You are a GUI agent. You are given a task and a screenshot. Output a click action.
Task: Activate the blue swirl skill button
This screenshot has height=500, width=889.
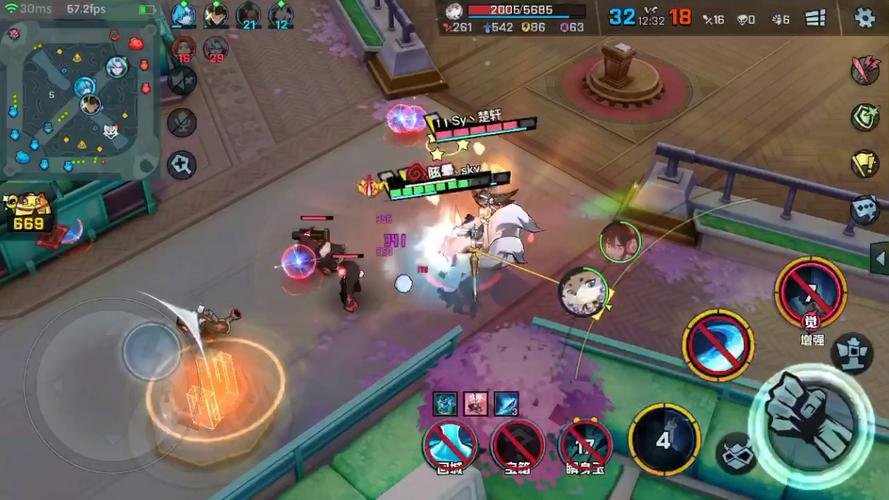(x=717, y=344)
